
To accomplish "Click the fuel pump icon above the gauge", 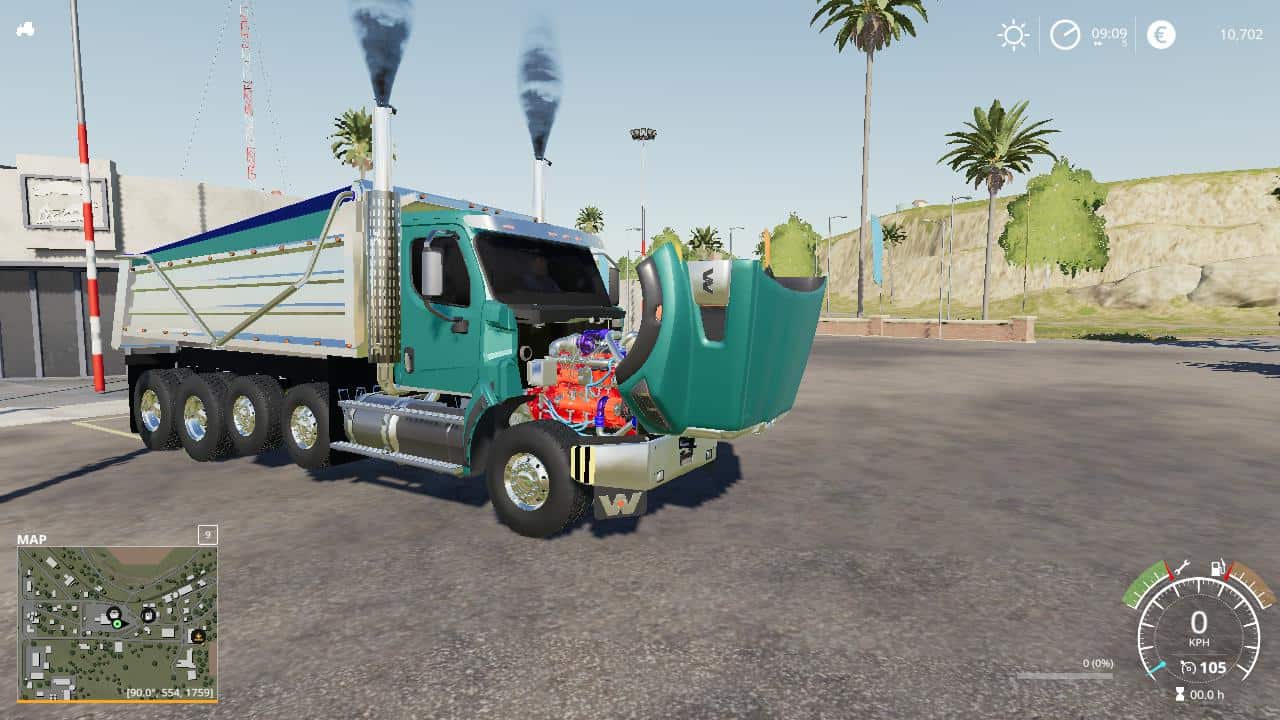I will 1216,567.
